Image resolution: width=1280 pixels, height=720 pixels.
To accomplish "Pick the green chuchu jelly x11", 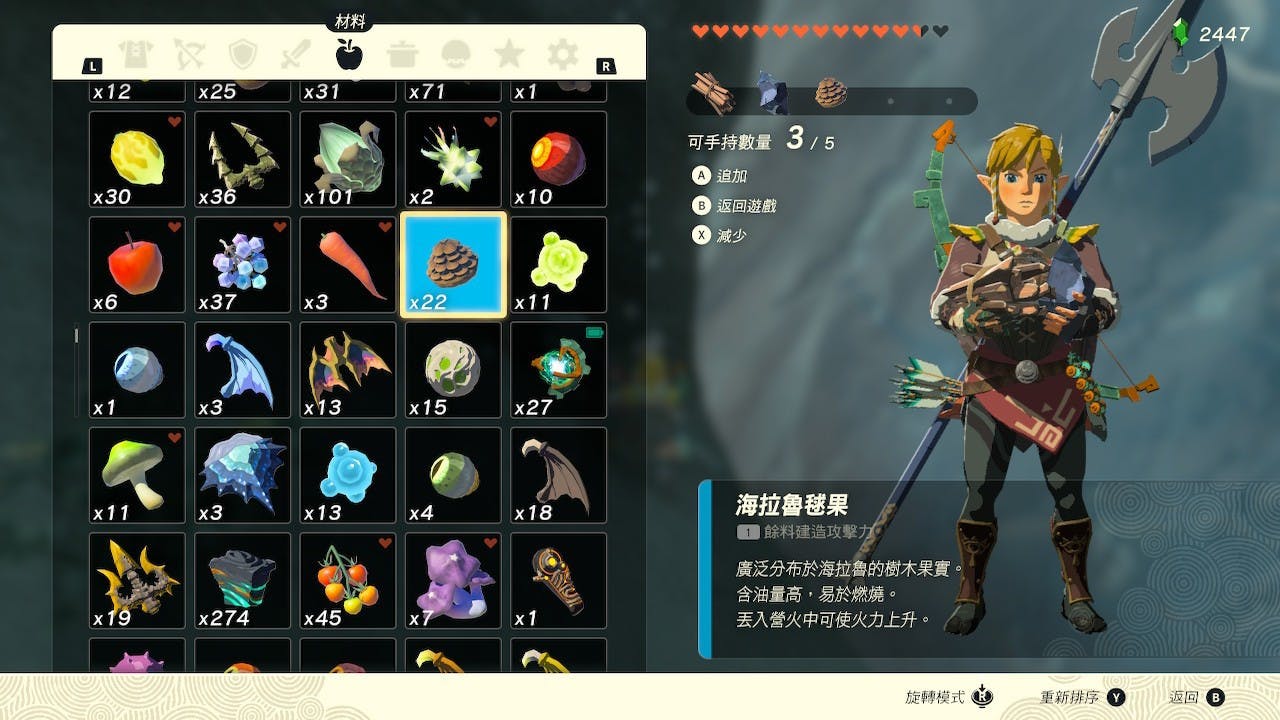I will tap(558, 265).
